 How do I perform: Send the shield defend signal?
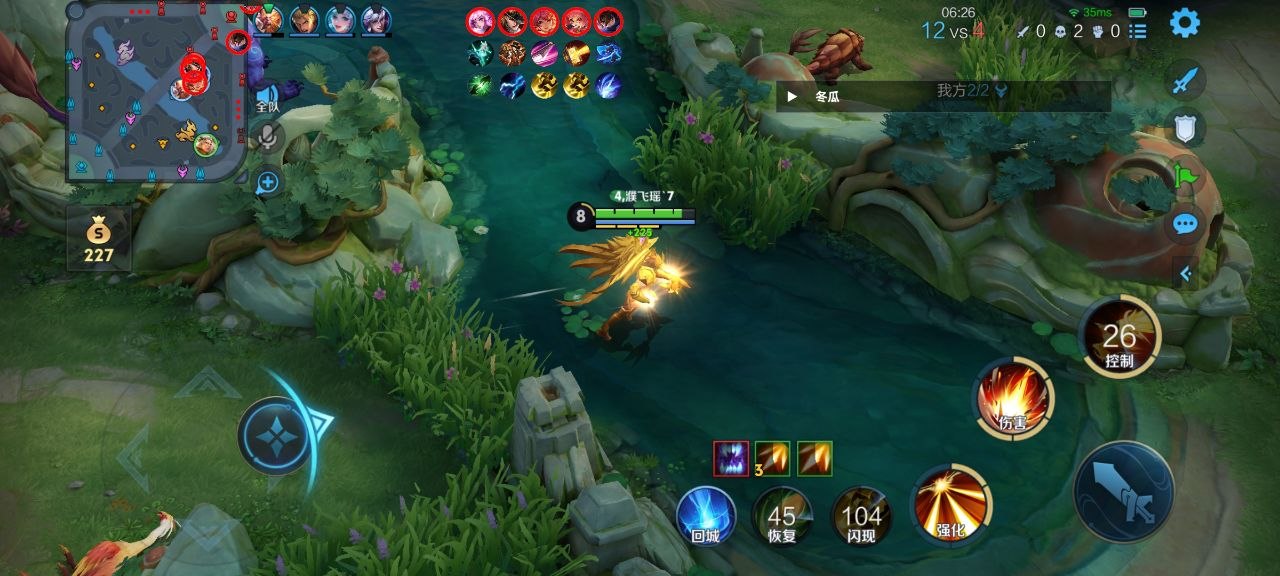pyautogui.click(x=1185, y=127)
